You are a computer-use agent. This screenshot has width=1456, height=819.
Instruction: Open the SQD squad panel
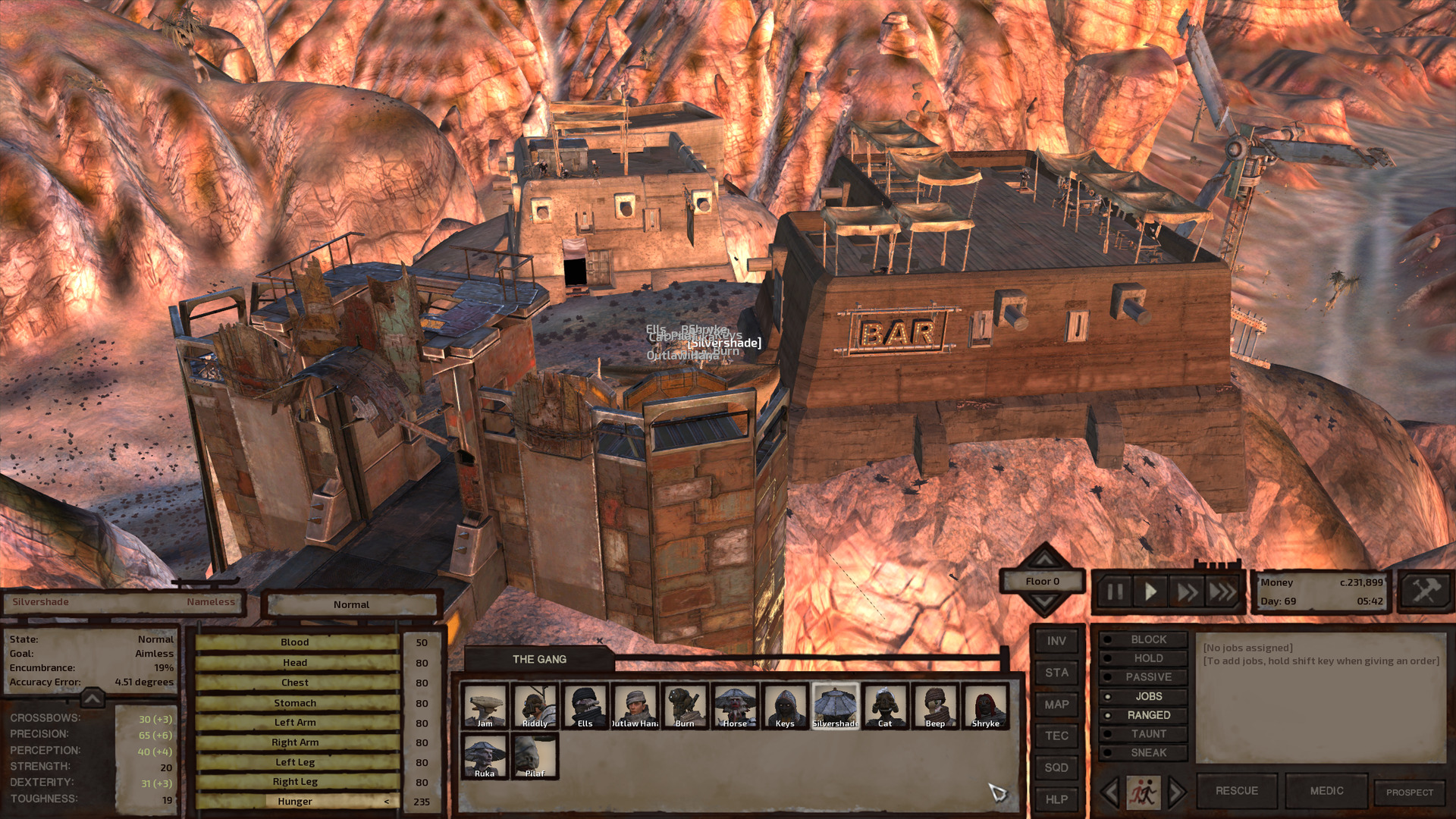tap(1056, 767)
